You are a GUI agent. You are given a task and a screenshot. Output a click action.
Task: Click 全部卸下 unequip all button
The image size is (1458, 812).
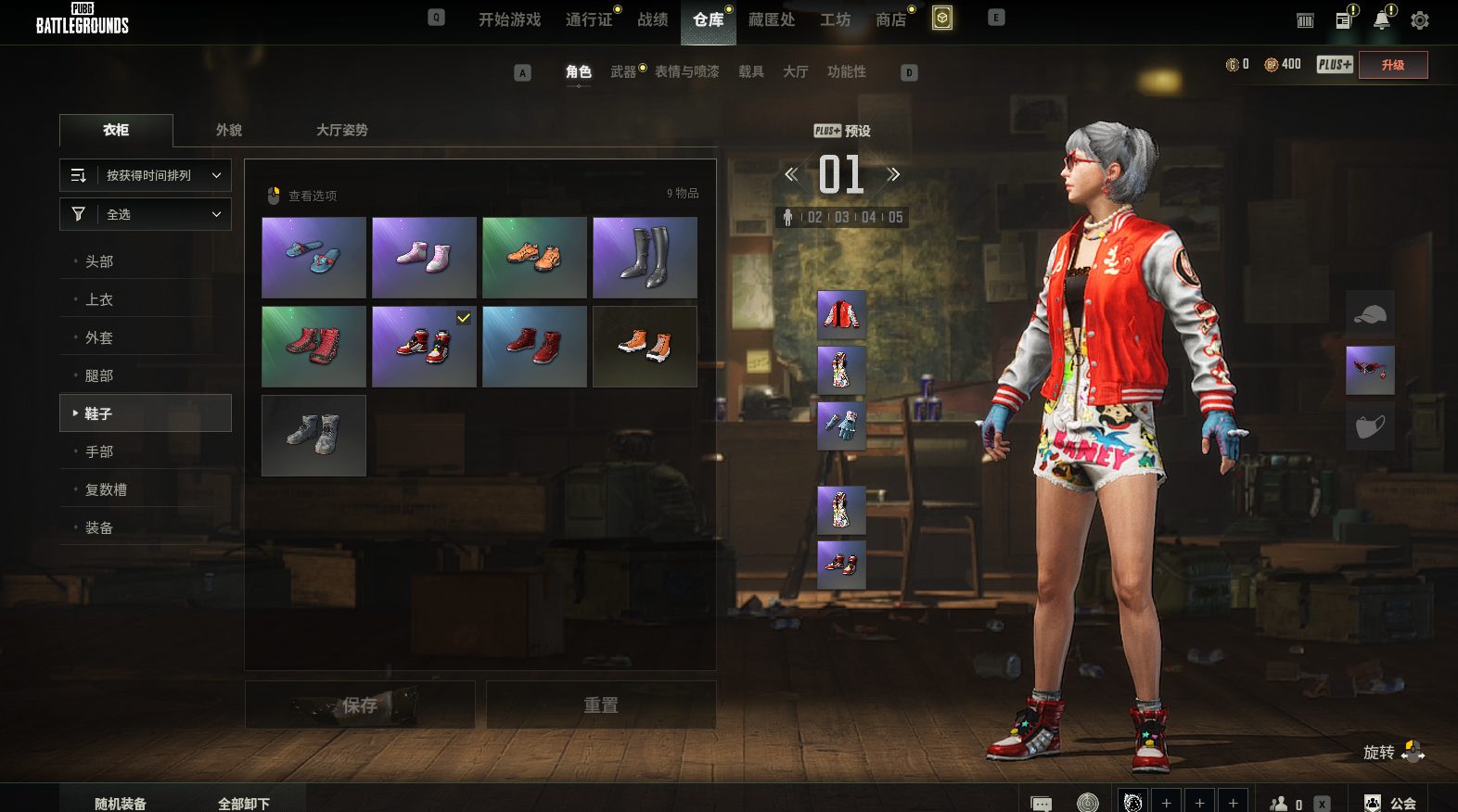pyautogui.click(x=244, y=803)
